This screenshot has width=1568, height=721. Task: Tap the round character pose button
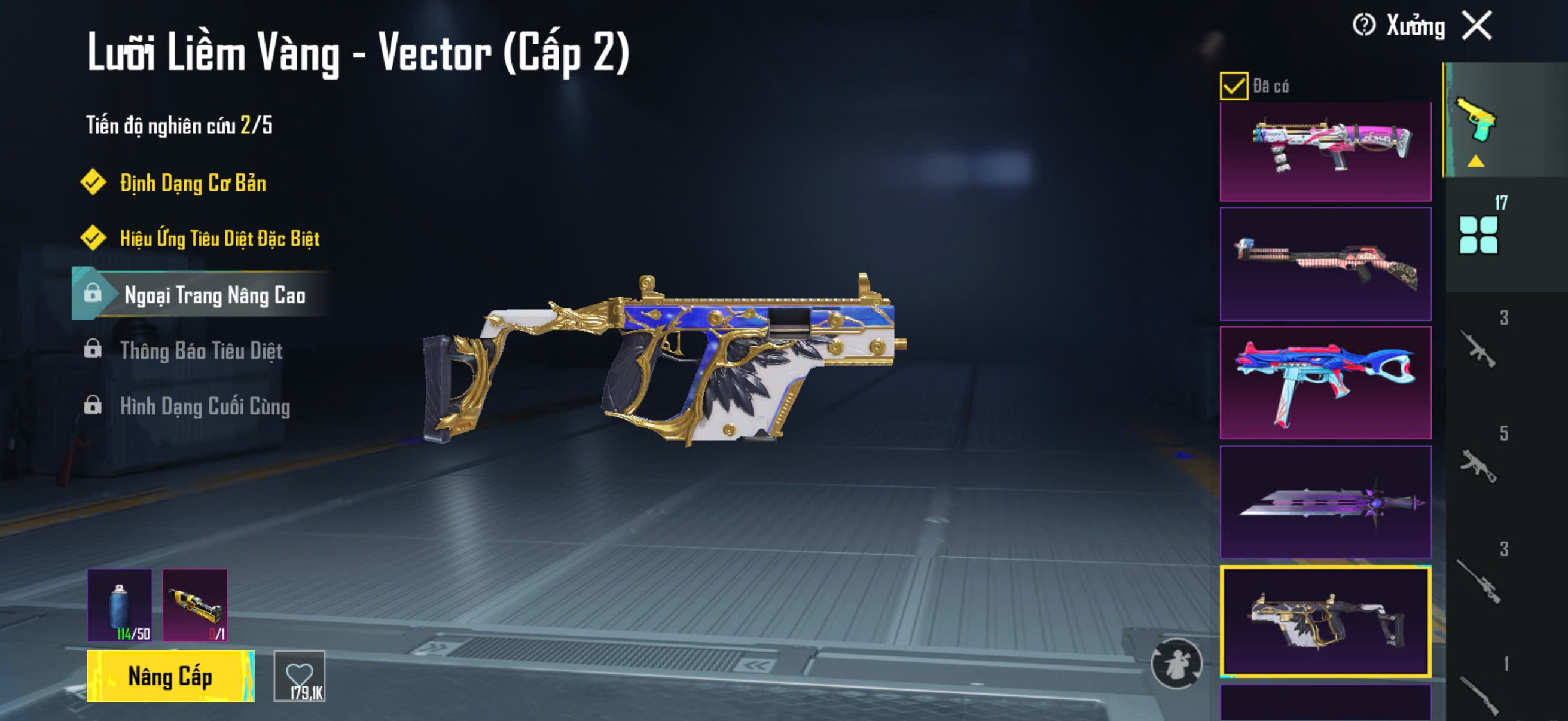(x=1176, y=664)
